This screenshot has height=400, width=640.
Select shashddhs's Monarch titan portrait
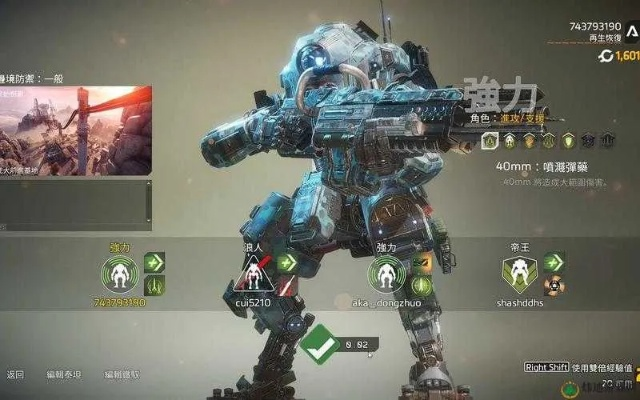[520, 274]
